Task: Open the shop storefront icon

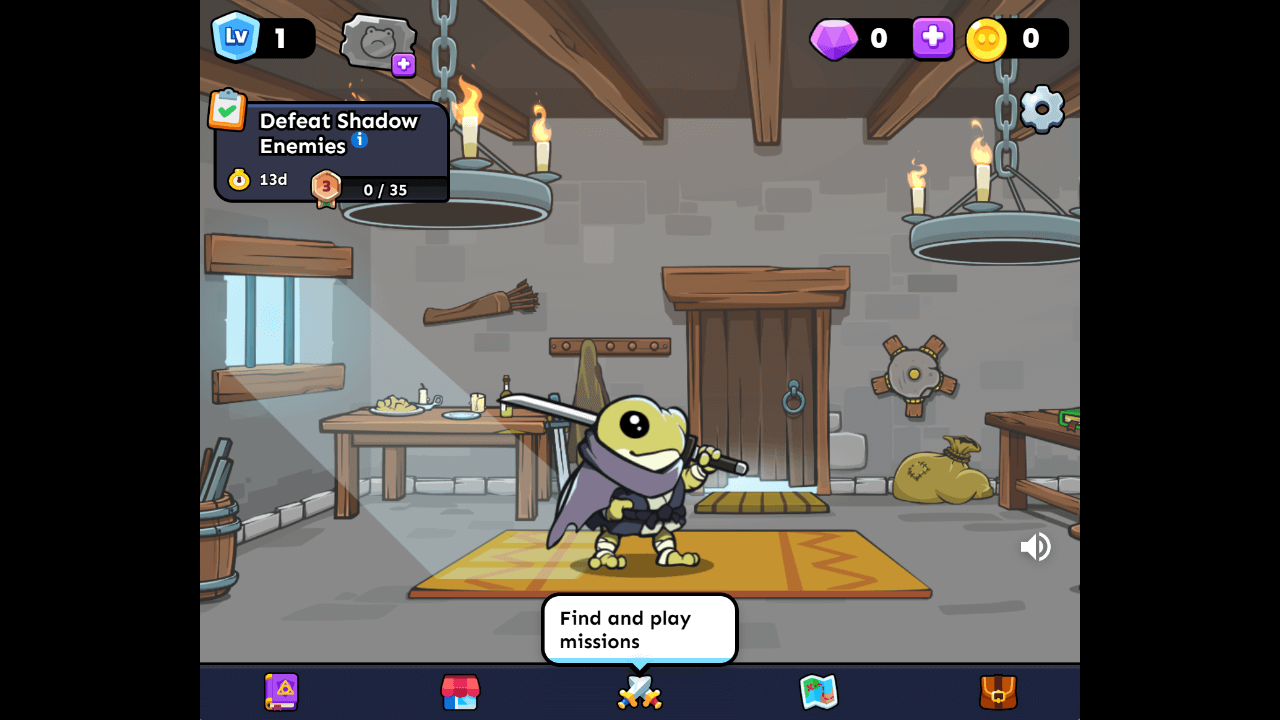Action: [x=460, y=692]
